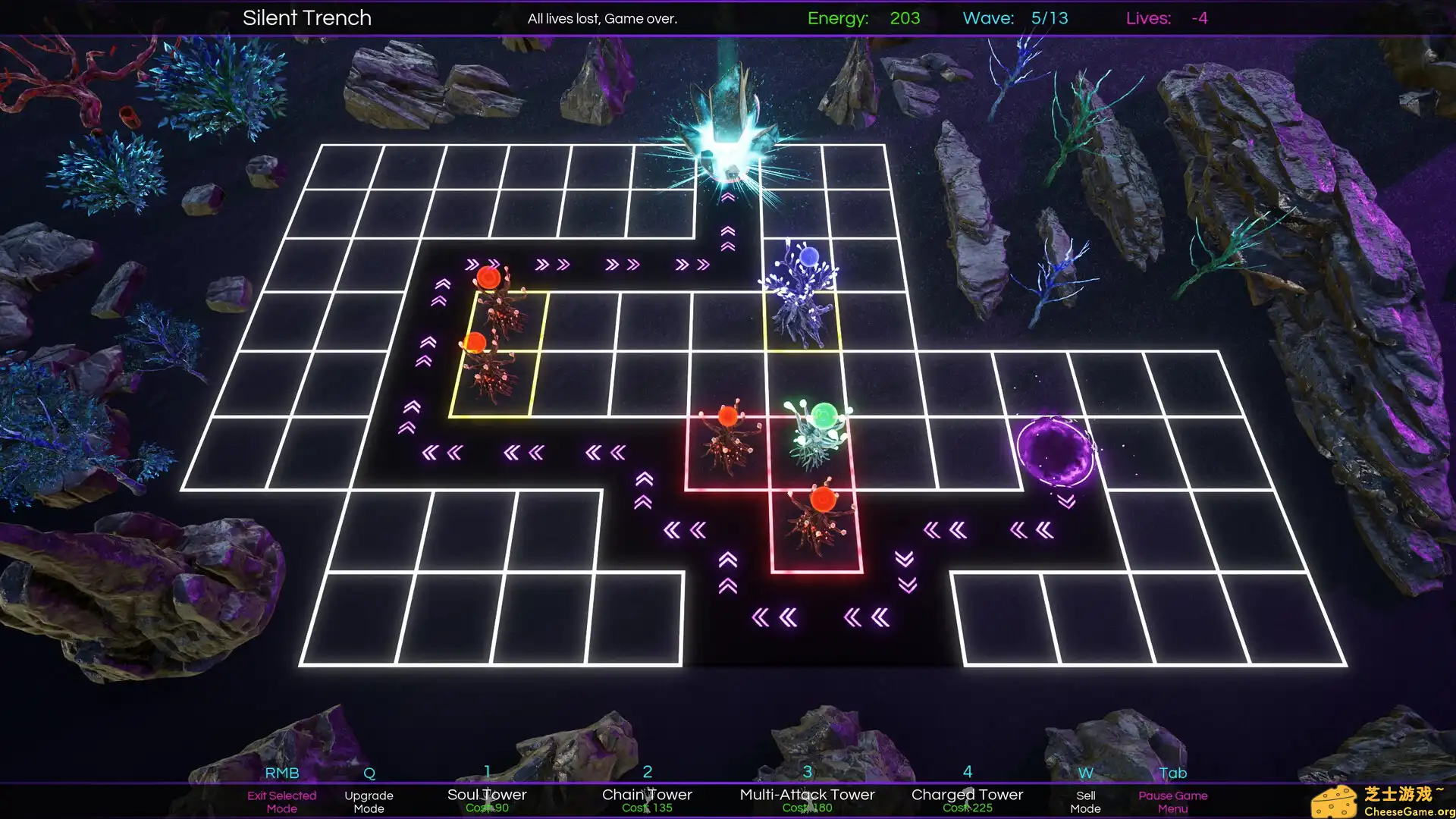The image size is (1456, 819).
Task: Select the Chain Tower build option
Action: tap(646, 795)
